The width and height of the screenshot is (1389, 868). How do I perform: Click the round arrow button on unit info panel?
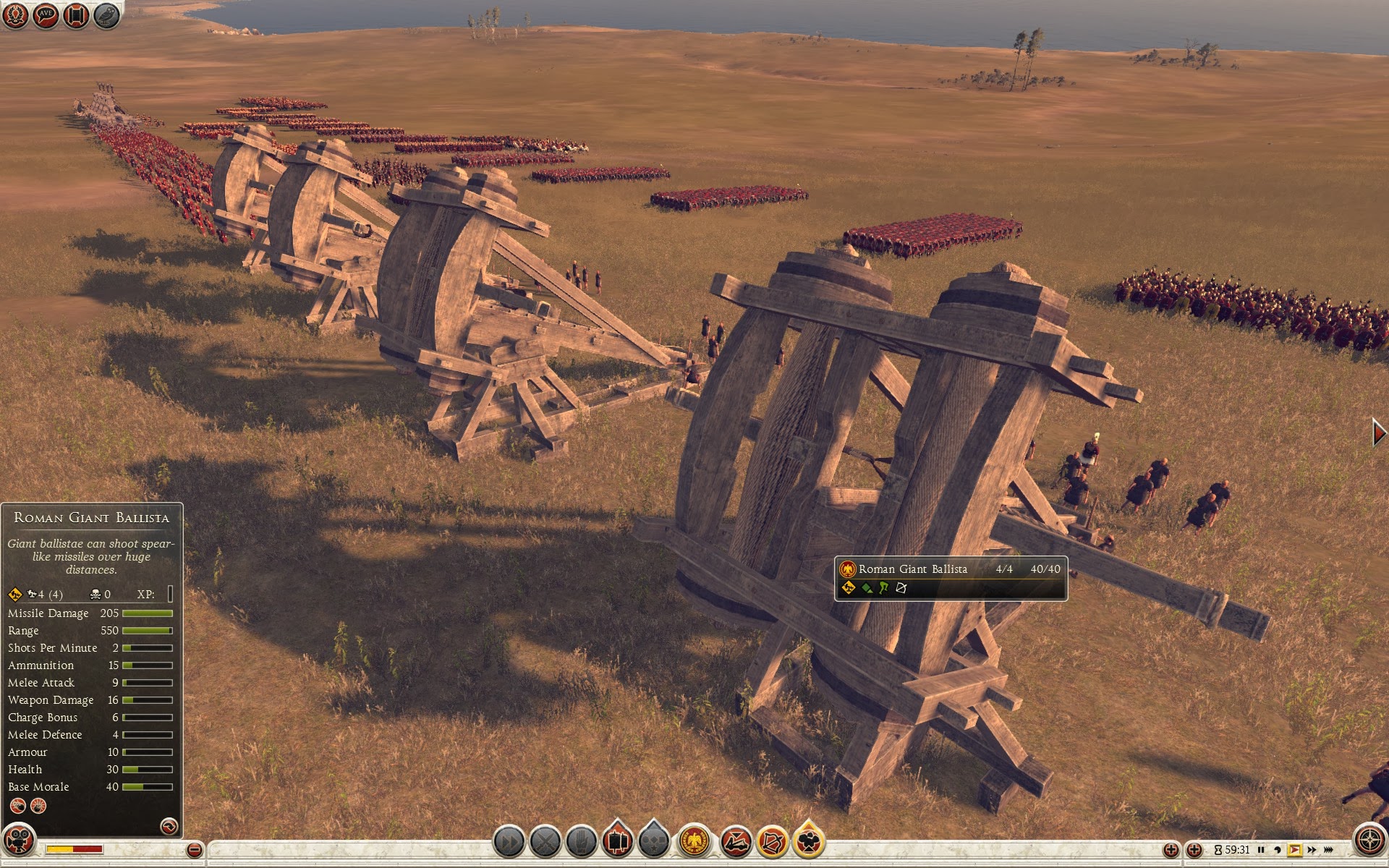(169, 825)
